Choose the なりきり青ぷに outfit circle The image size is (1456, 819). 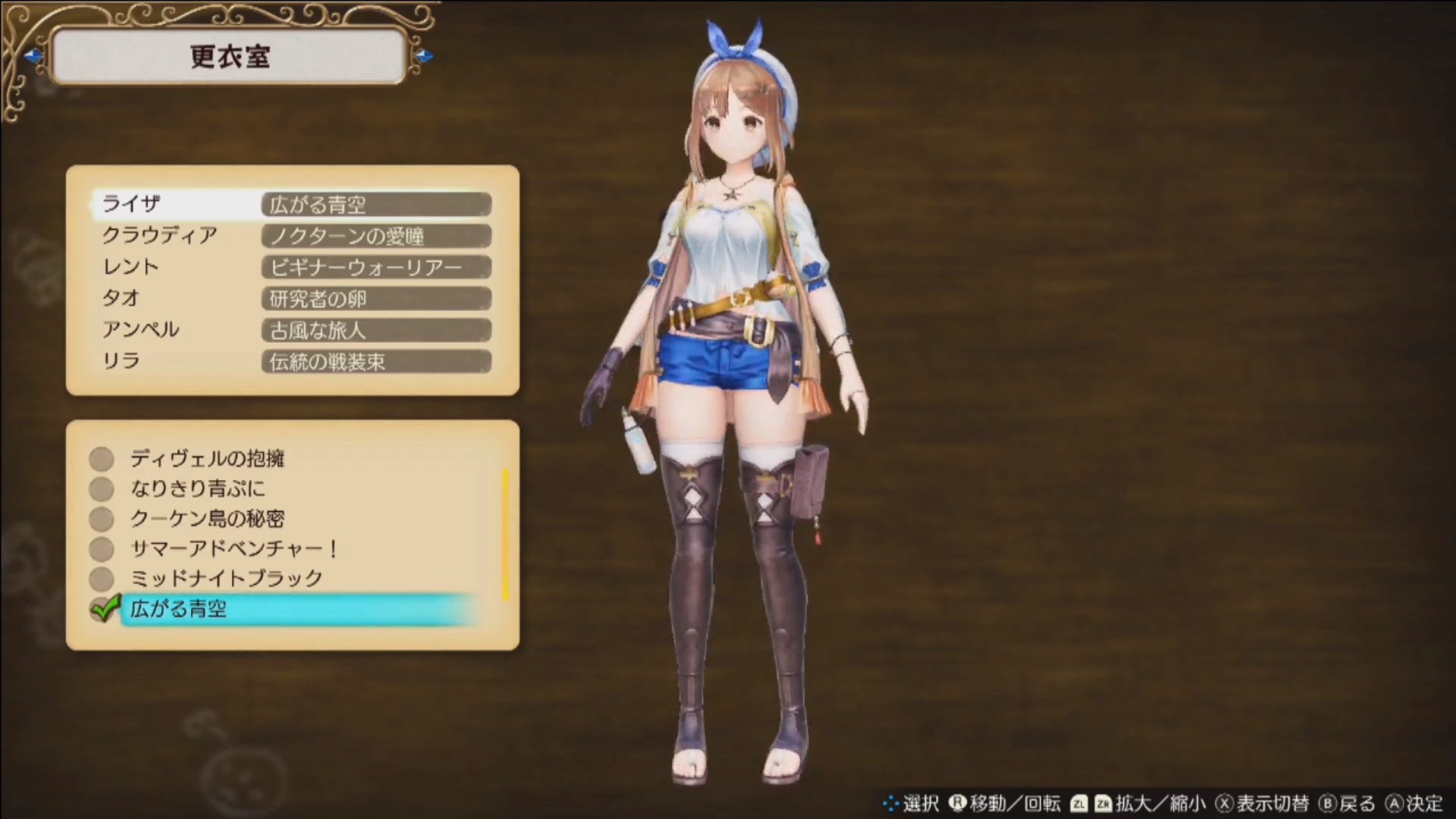[101, 488]
